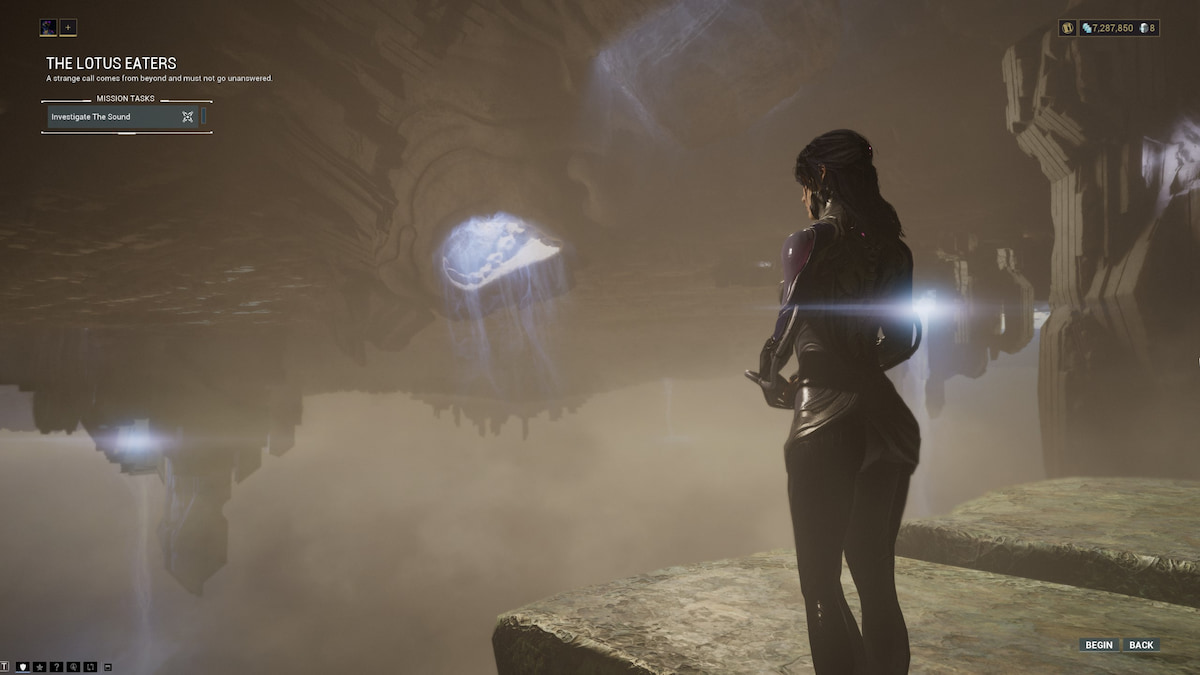The image size is (1200, 675).
Task: Open the two-arrows trade chat tab
Action: [x=89, y=666]
